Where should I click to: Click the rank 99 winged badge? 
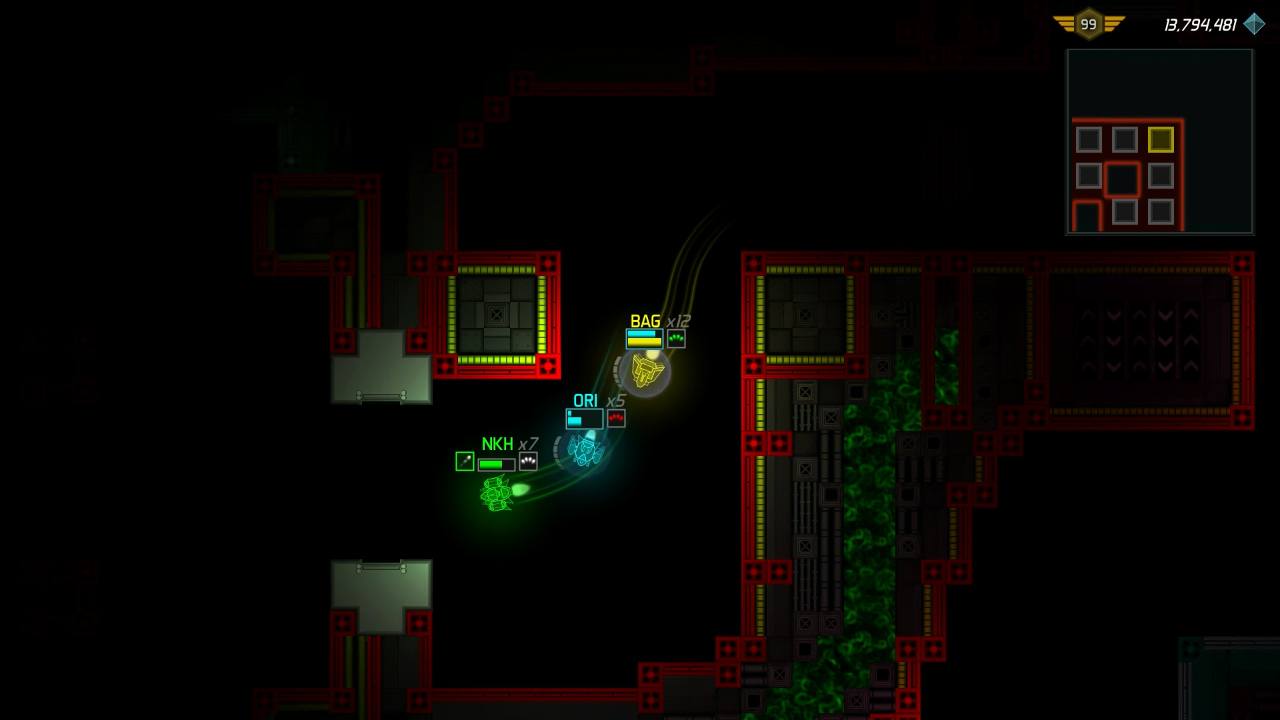coord(1089,23)
